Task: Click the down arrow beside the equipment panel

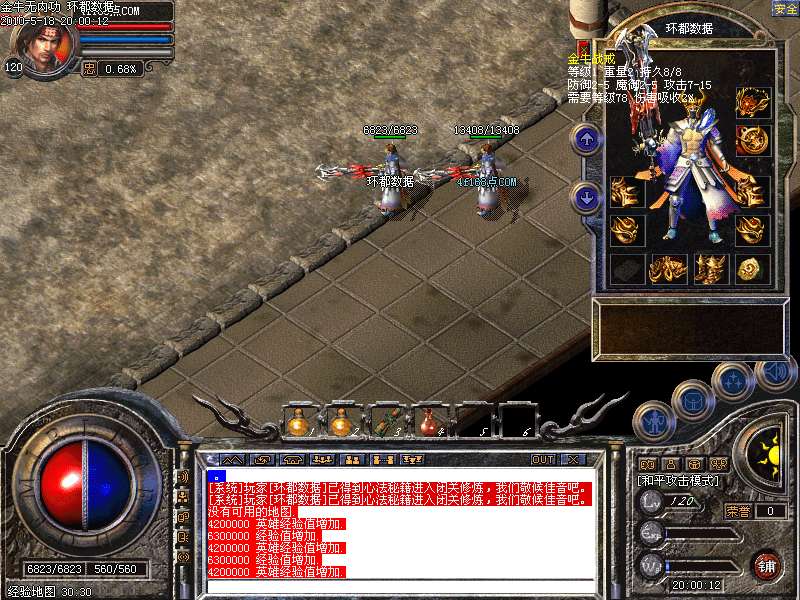Action: point(587,196)
